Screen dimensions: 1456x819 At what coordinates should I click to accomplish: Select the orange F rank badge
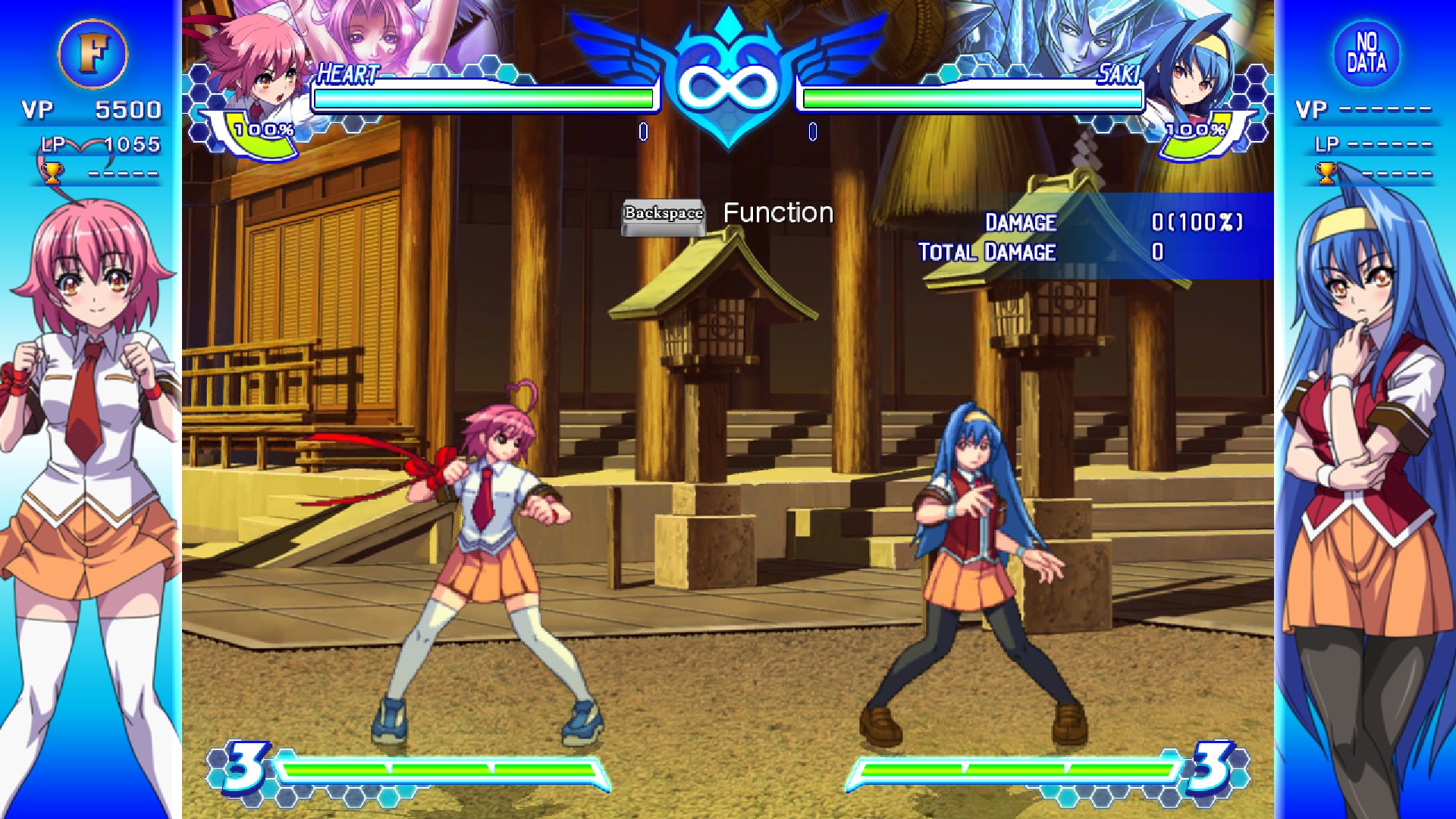click(93, 54)
